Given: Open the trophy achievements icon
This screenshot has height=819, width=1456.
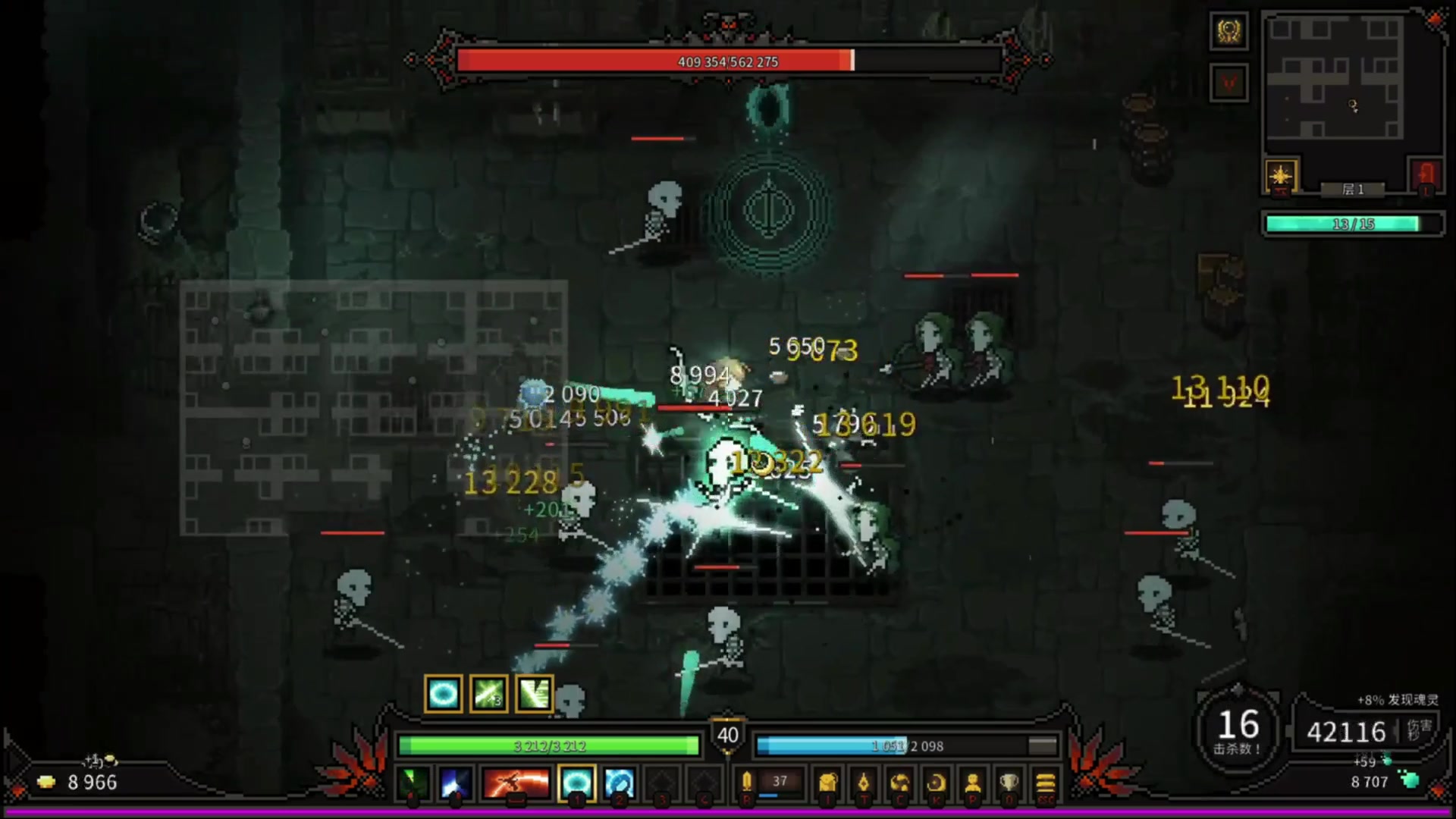Looking at the screenshot, I should pyautogui.click(x=1009, y=783).
